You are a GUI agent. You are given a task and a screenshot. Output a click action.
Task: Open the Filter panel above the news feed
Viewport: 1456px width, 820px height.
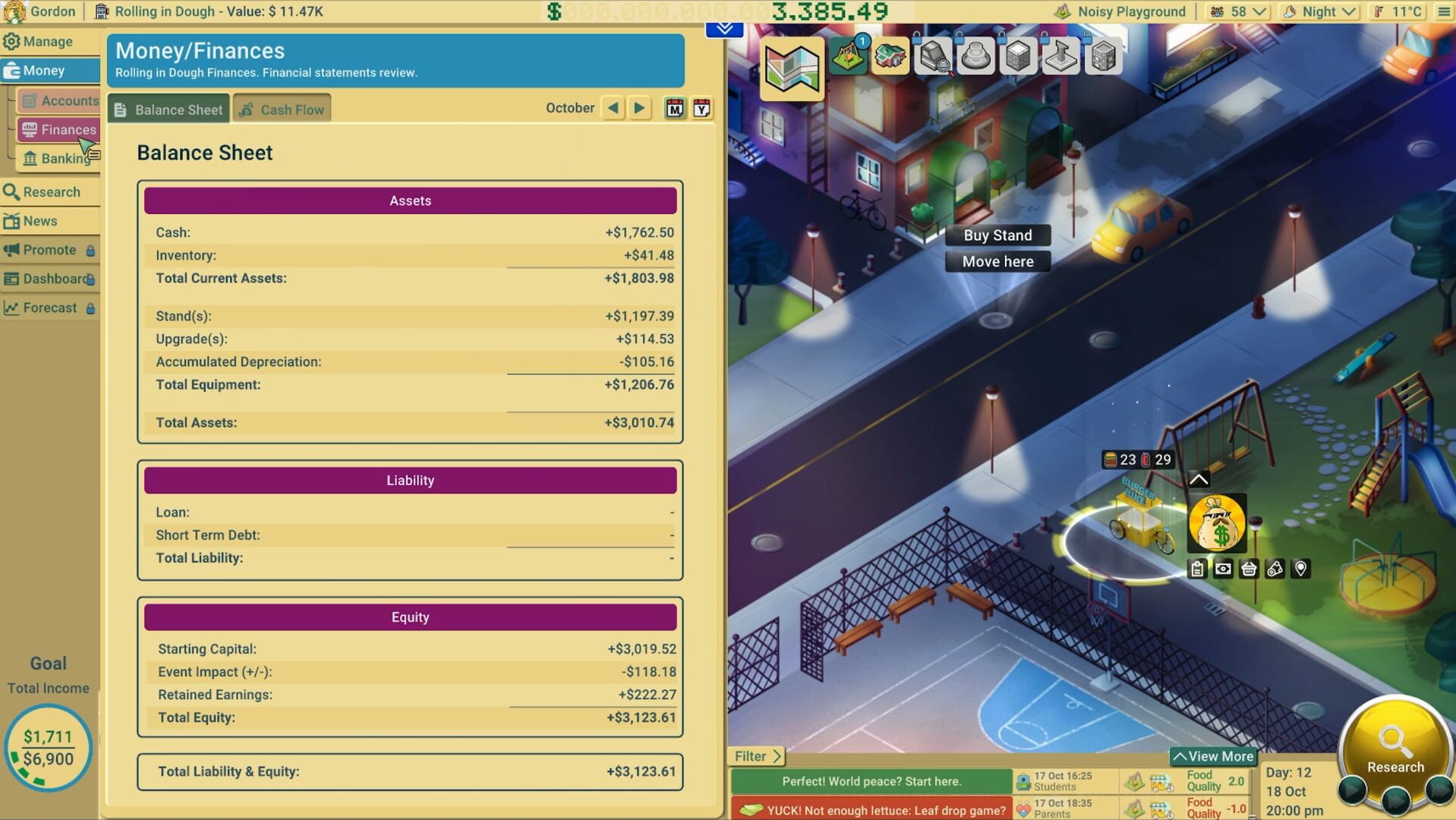click(755, 756)
